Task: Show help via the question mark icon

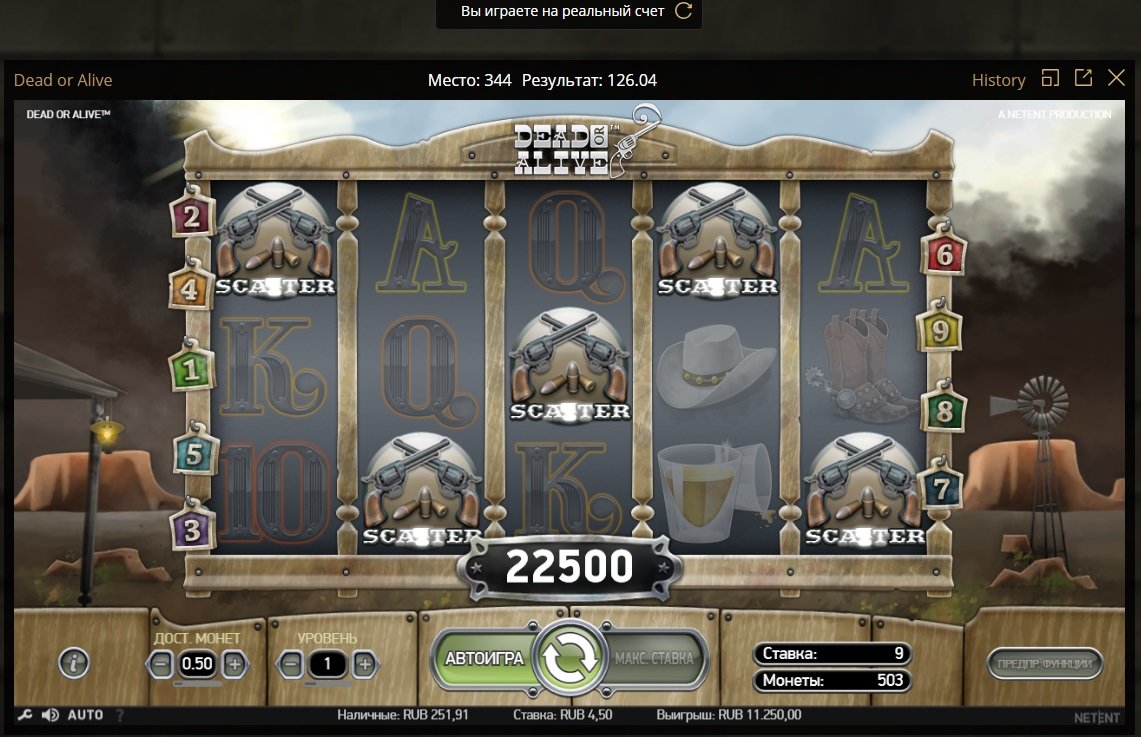Action: pos(121,716)
